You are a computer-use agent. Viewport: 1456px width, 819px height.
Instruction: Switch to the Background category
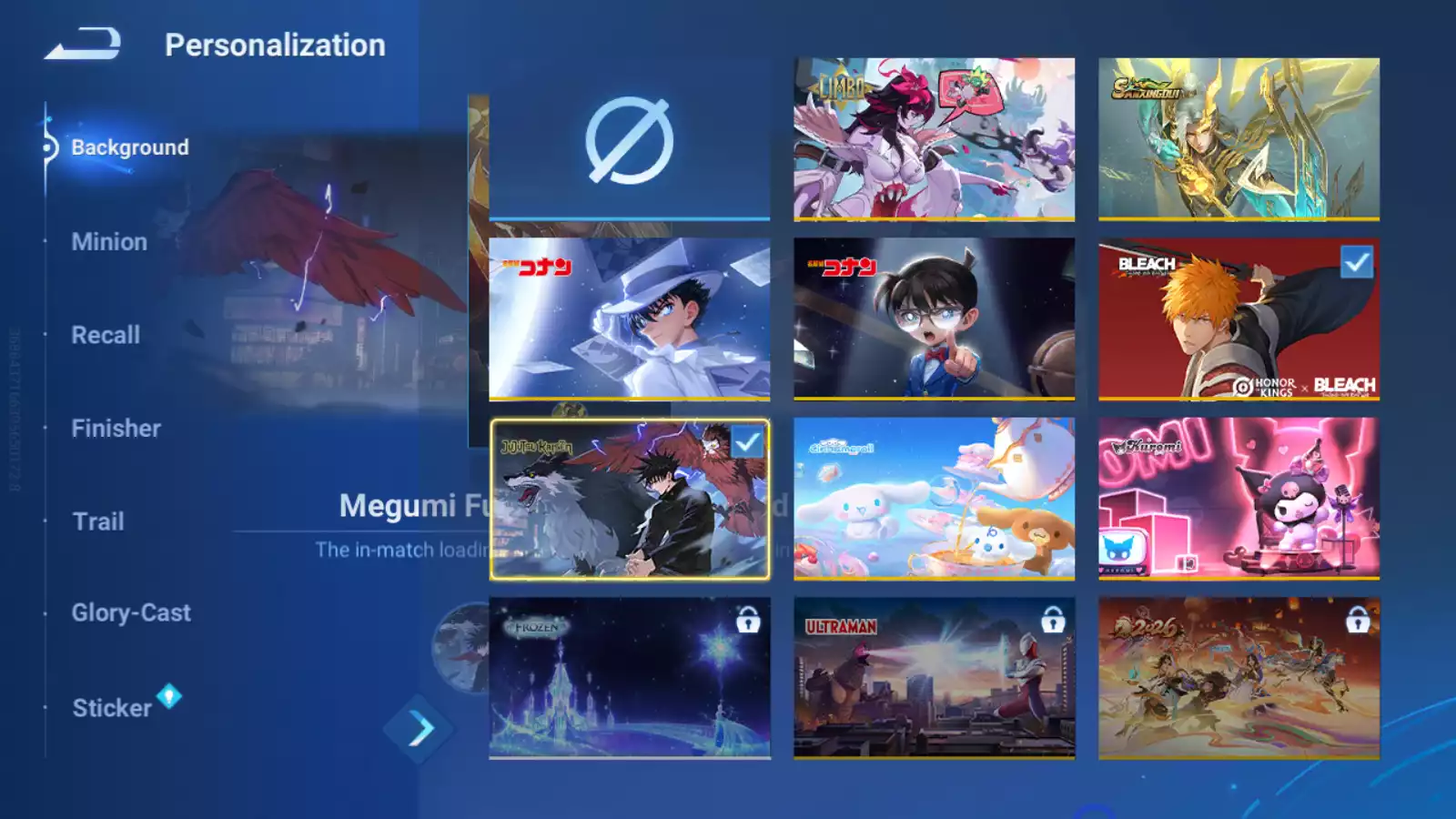129,147
